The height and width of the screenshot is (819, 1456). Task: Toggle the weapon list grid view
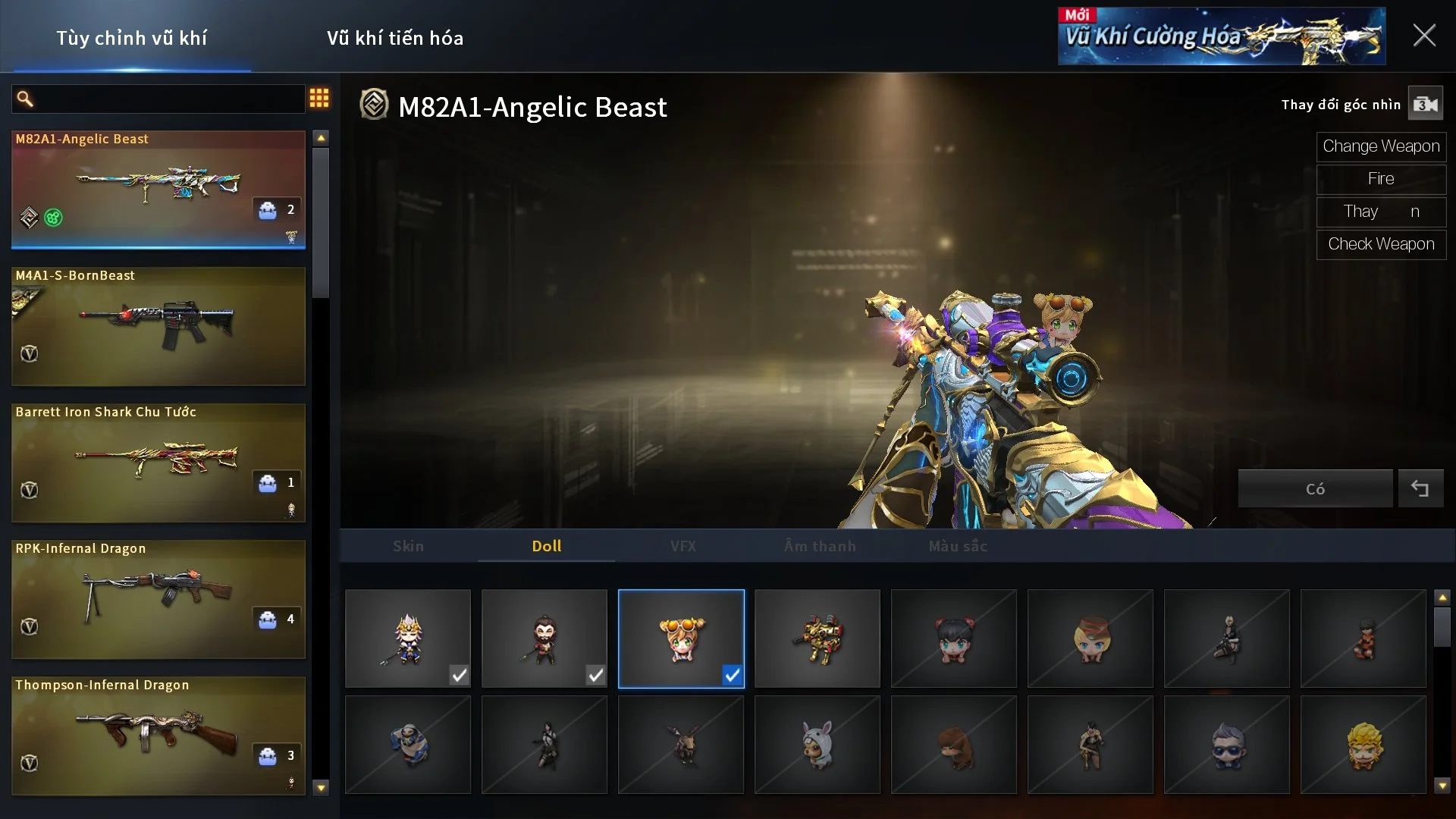tap(319, 98)
